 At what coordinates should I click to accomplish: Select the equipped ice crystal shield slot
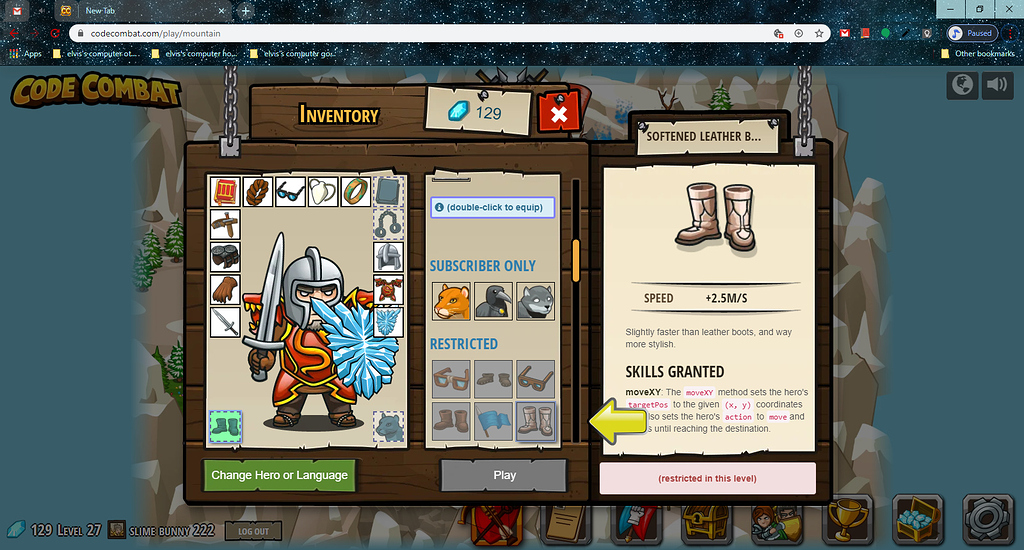(x=388, y=322)
